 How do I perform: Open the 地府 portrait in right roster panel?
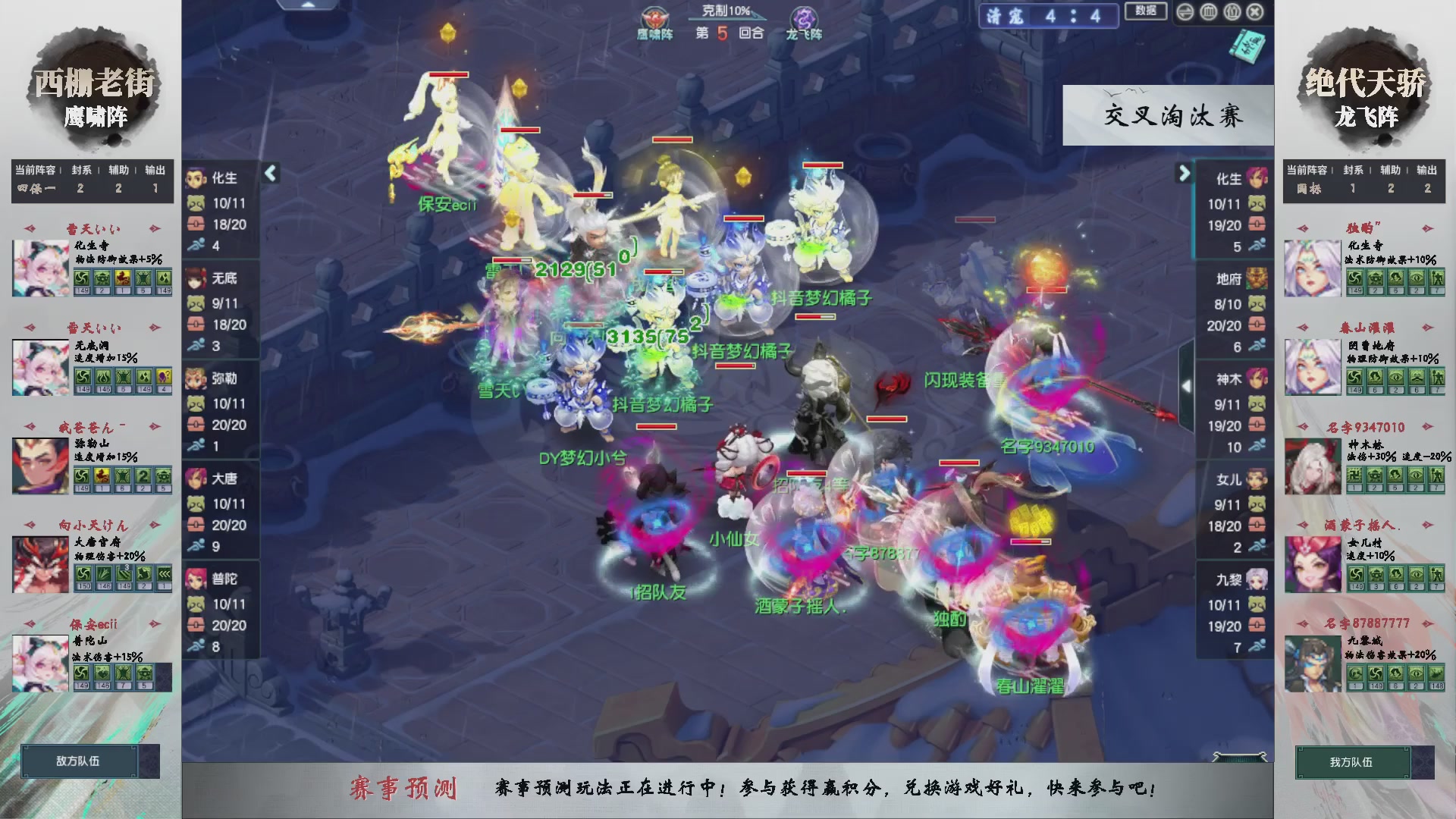coord(1258,279)
